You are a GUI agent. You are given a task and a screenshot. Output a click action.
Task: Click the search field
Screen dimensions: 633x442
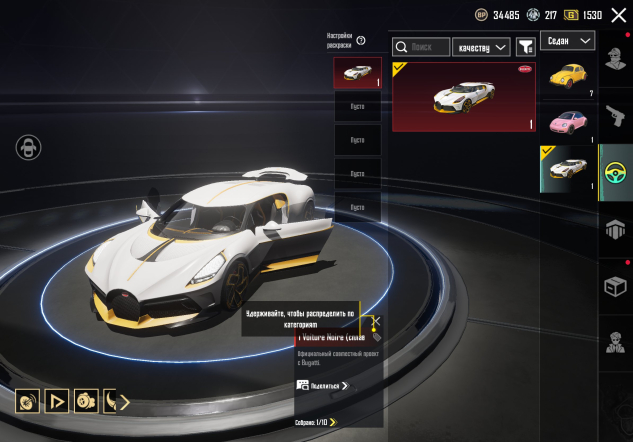tap(420, 47)
